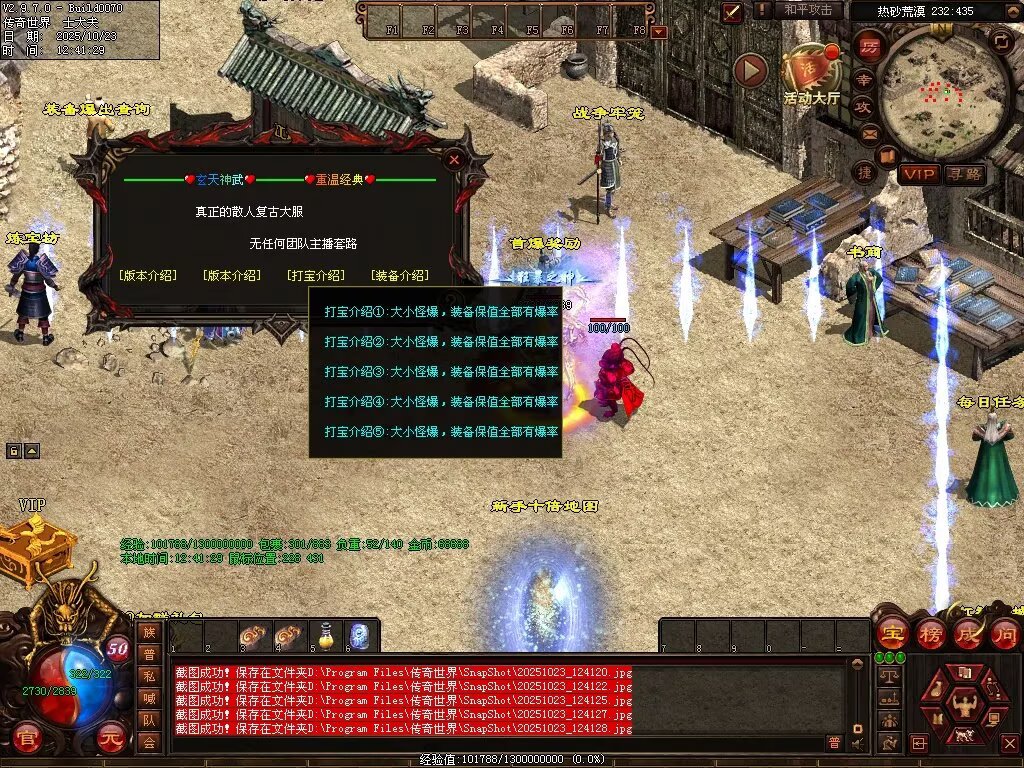Viewport: 1024px width, 768px height.
Task: Select the 打宝介绍① menu entry
Action: (441, 312)
